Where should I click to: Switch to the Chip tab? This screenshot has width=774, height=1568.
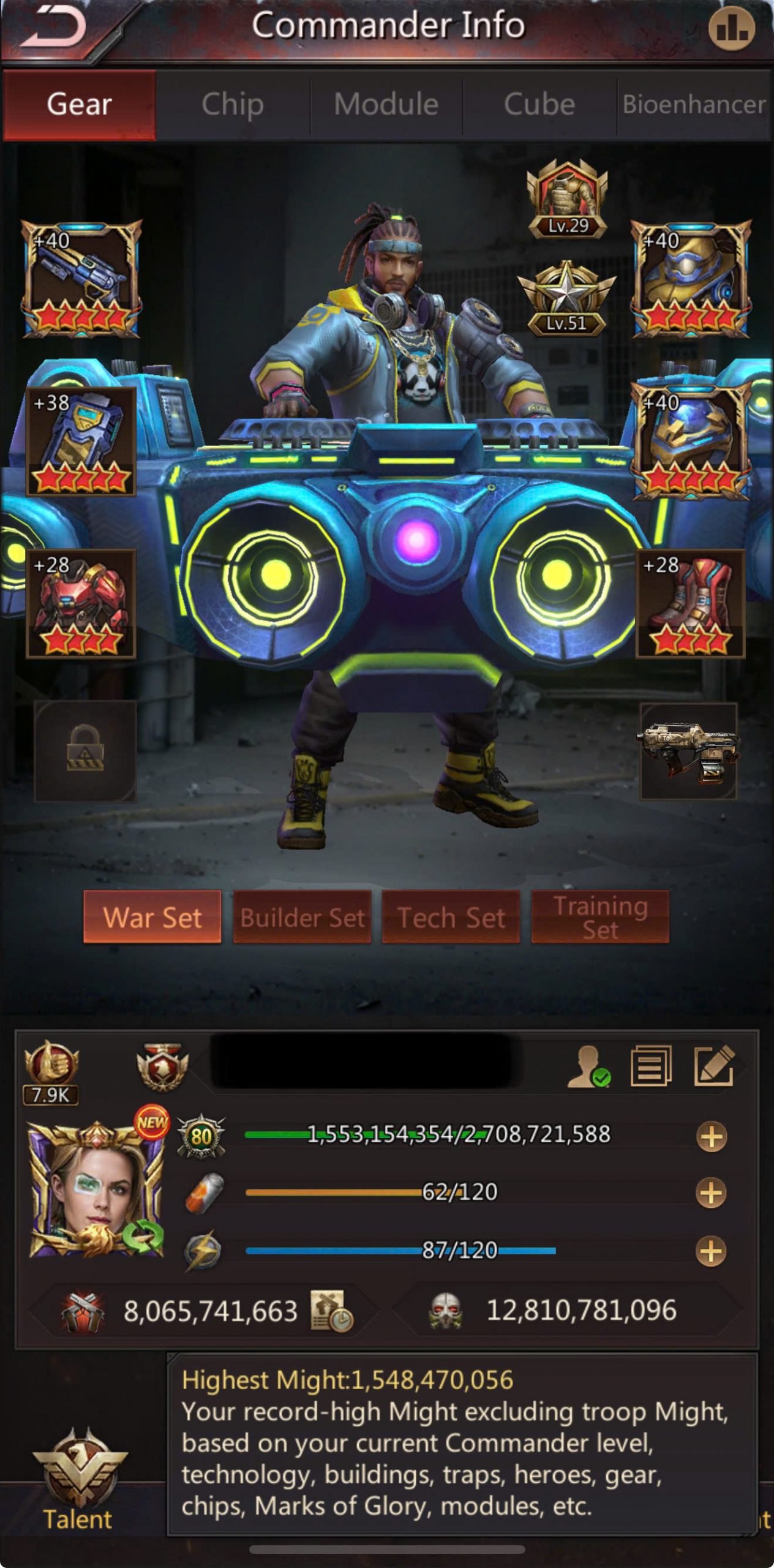(x=233, y=104)
